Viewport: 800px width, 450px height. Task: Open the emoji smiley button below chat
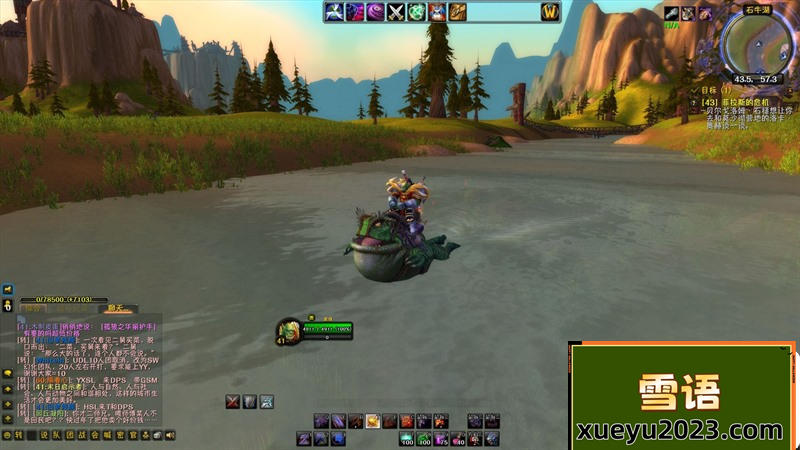pyautogui.click(x=7, y=435)
